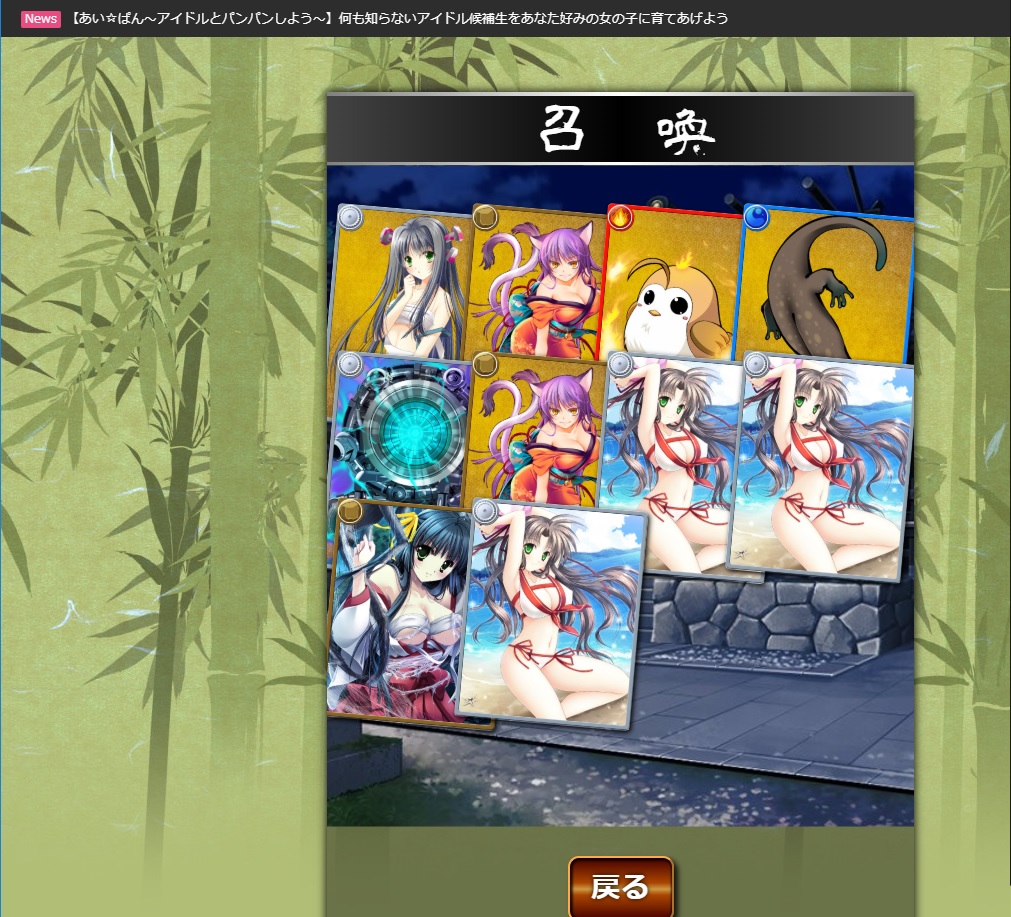Select the fire bird summon card
Image resolution: width=1011 pixels, height=917 pixels.
coord(670,280)
